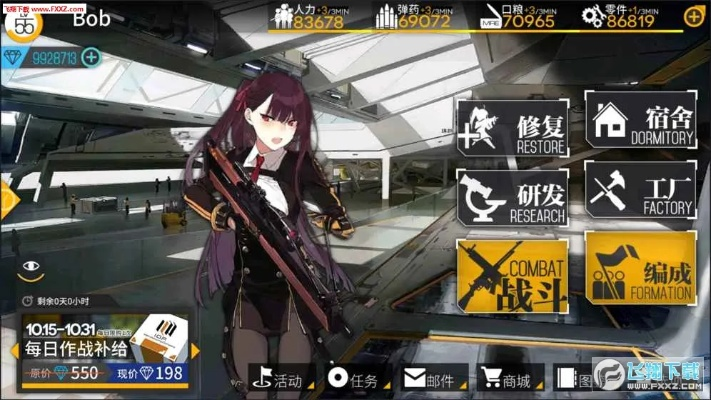Add gems with the plus button
711x400 pixels.
[x=91, y=57]
